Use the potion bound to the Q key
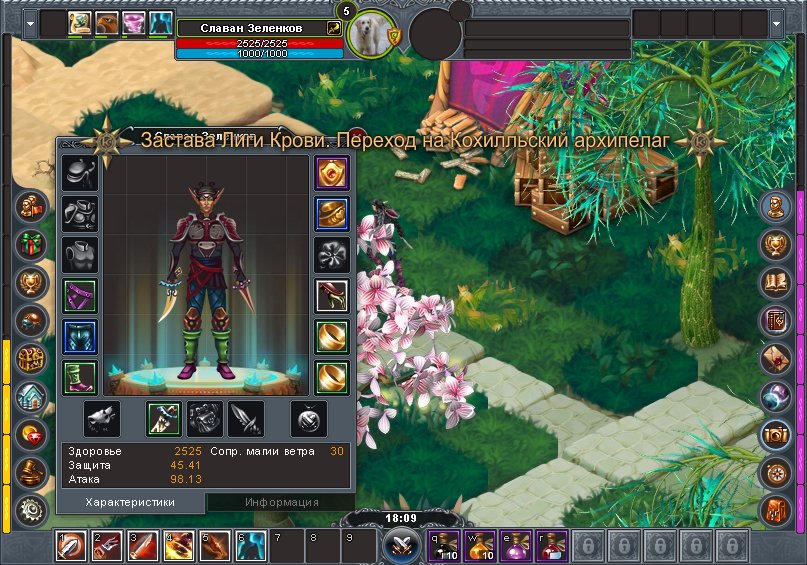Viewport: 807px width, 565px height. click(443, 546)
